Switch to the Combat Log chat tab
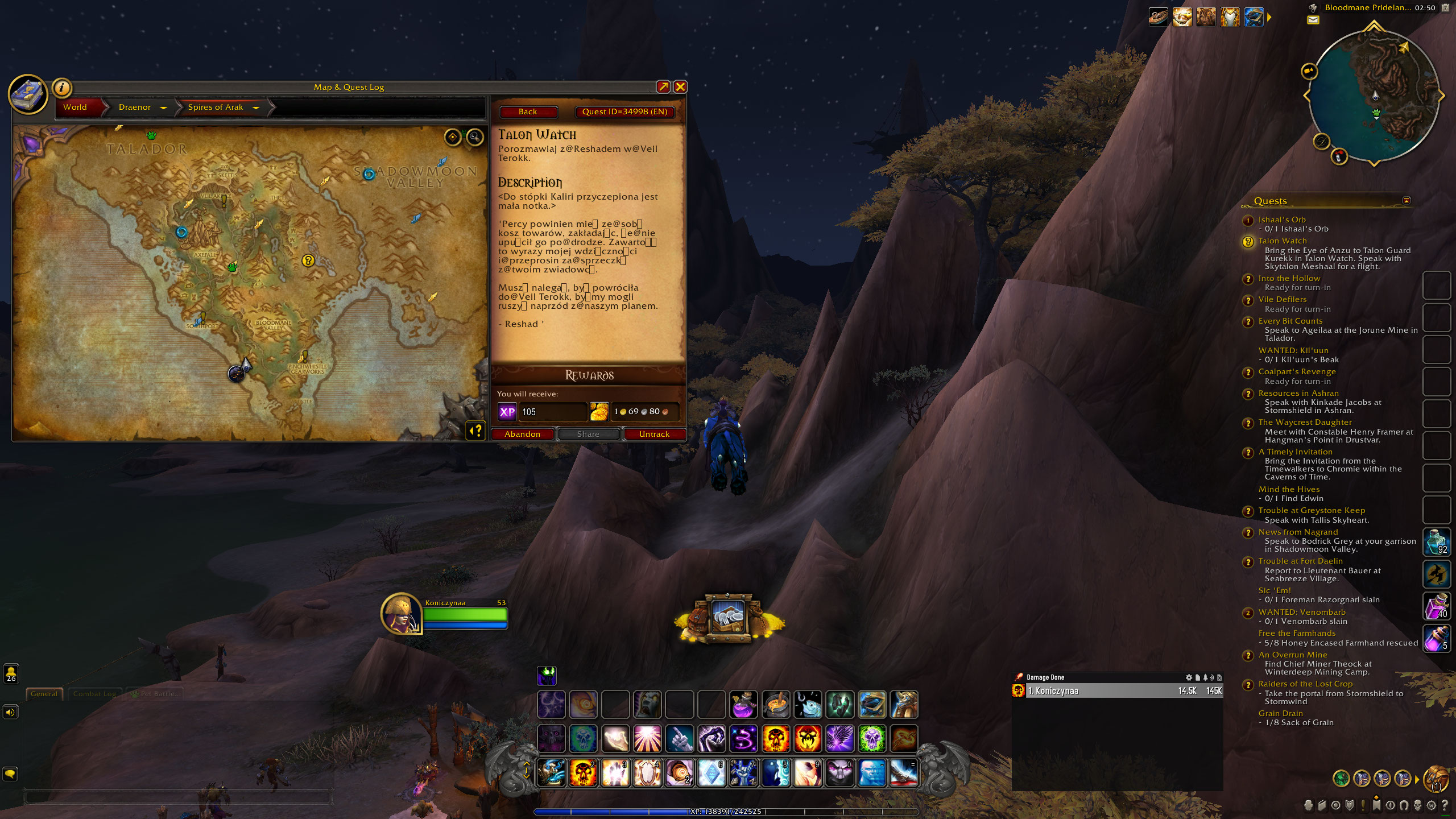1456x819 pixels. (94, 693)
